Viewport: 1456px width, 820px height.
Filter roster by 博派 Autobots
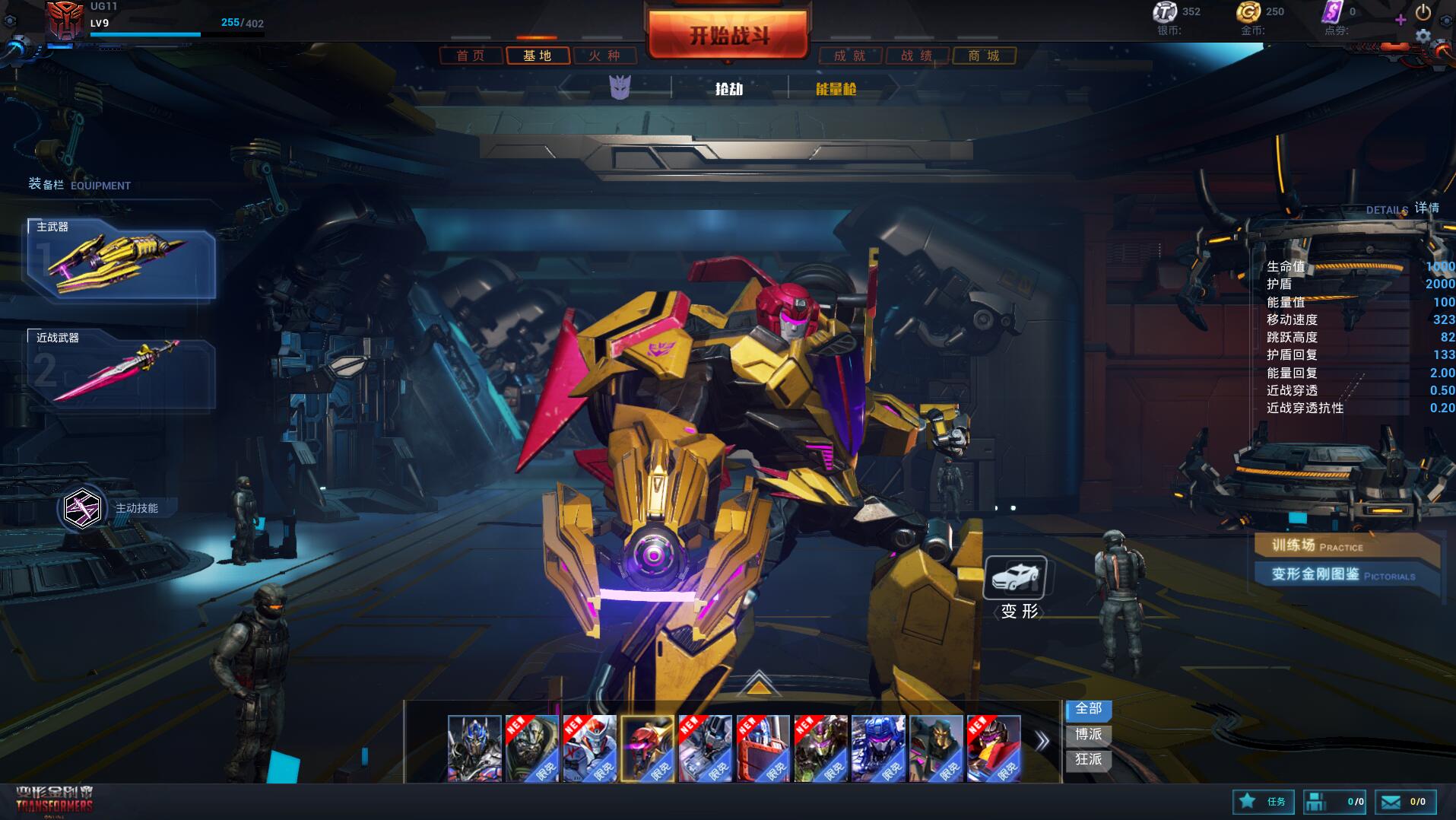pyautogui.click(x=1089, y=734)
